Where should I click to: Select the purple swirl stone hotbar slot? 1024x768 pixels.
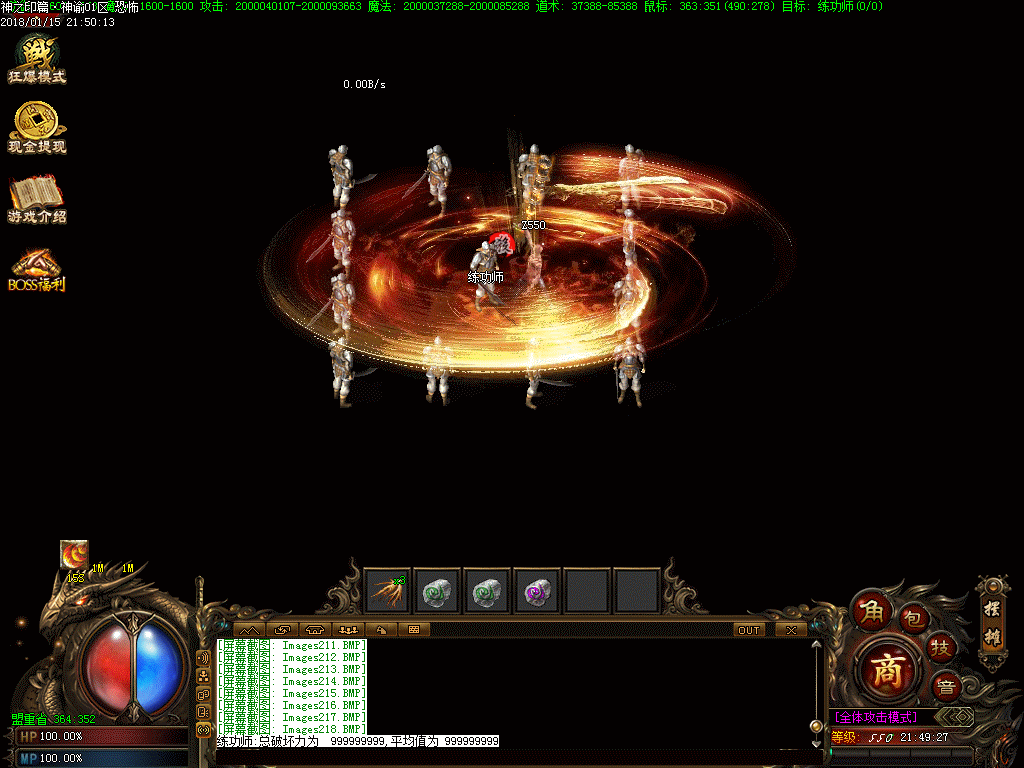[x=538, y=591]
